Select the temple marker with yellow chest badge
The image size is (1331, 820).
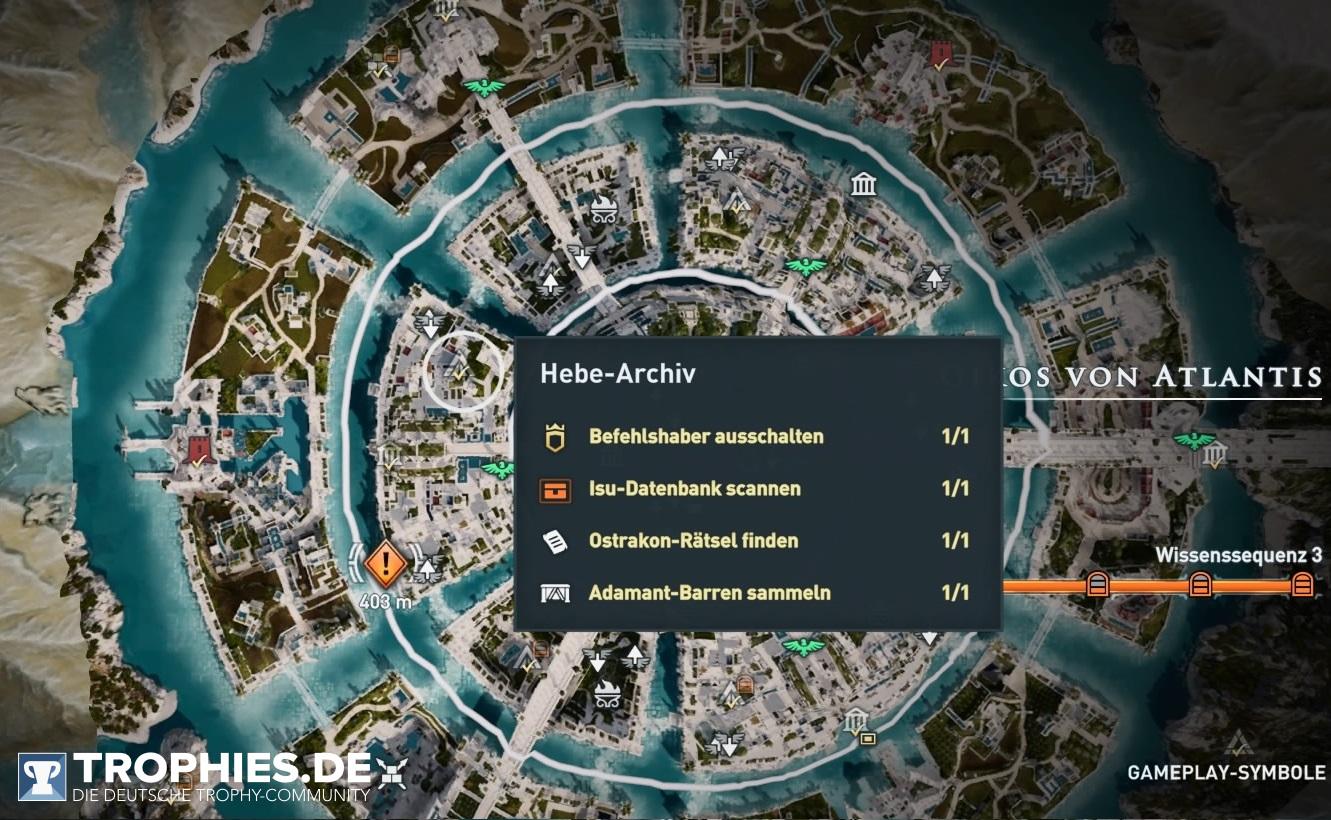[x=857, y=723]
